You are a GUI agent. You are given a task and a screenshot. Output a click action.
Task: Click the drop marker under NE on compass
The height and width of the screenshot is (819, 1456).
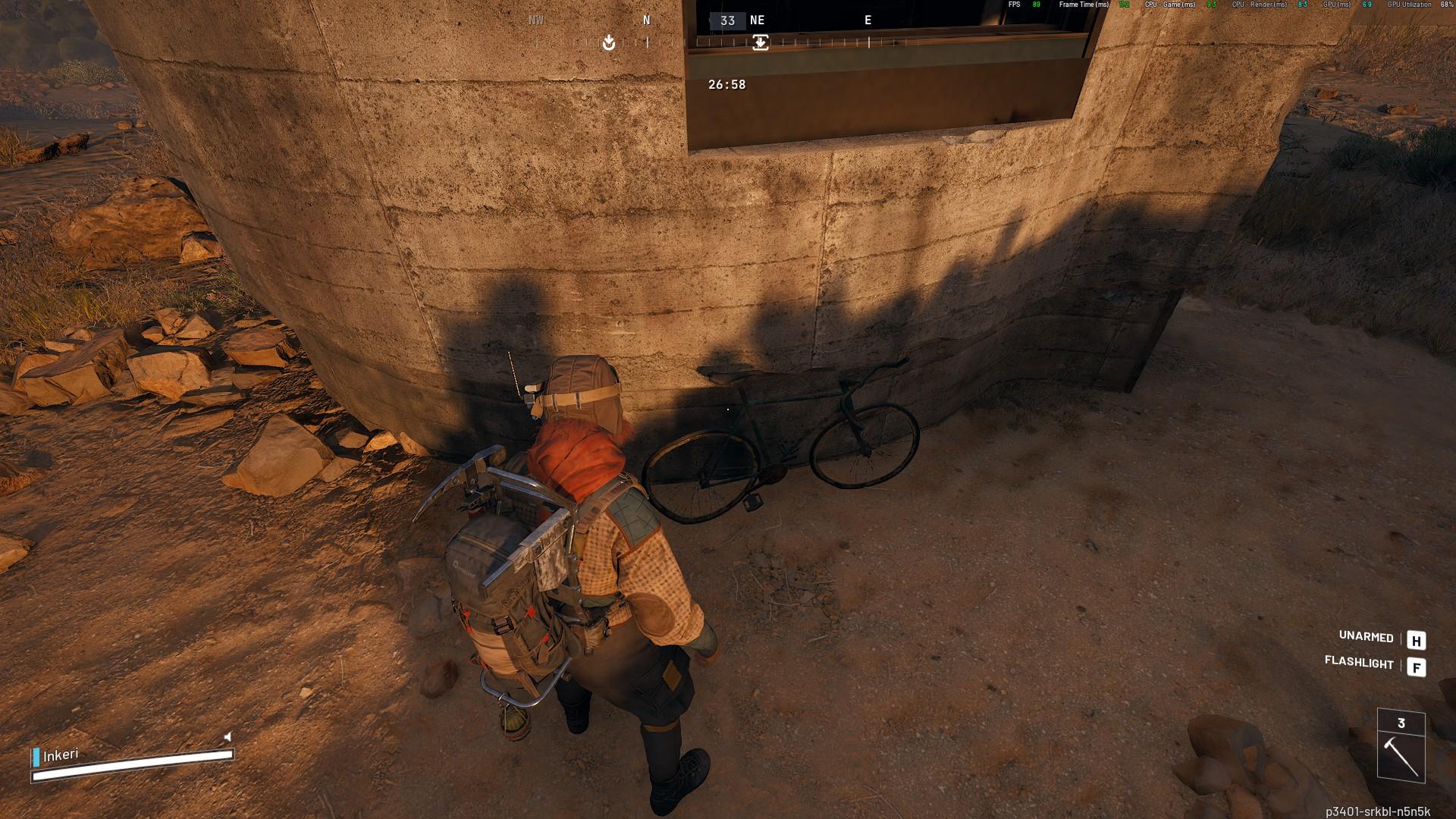tap(760, 42)
